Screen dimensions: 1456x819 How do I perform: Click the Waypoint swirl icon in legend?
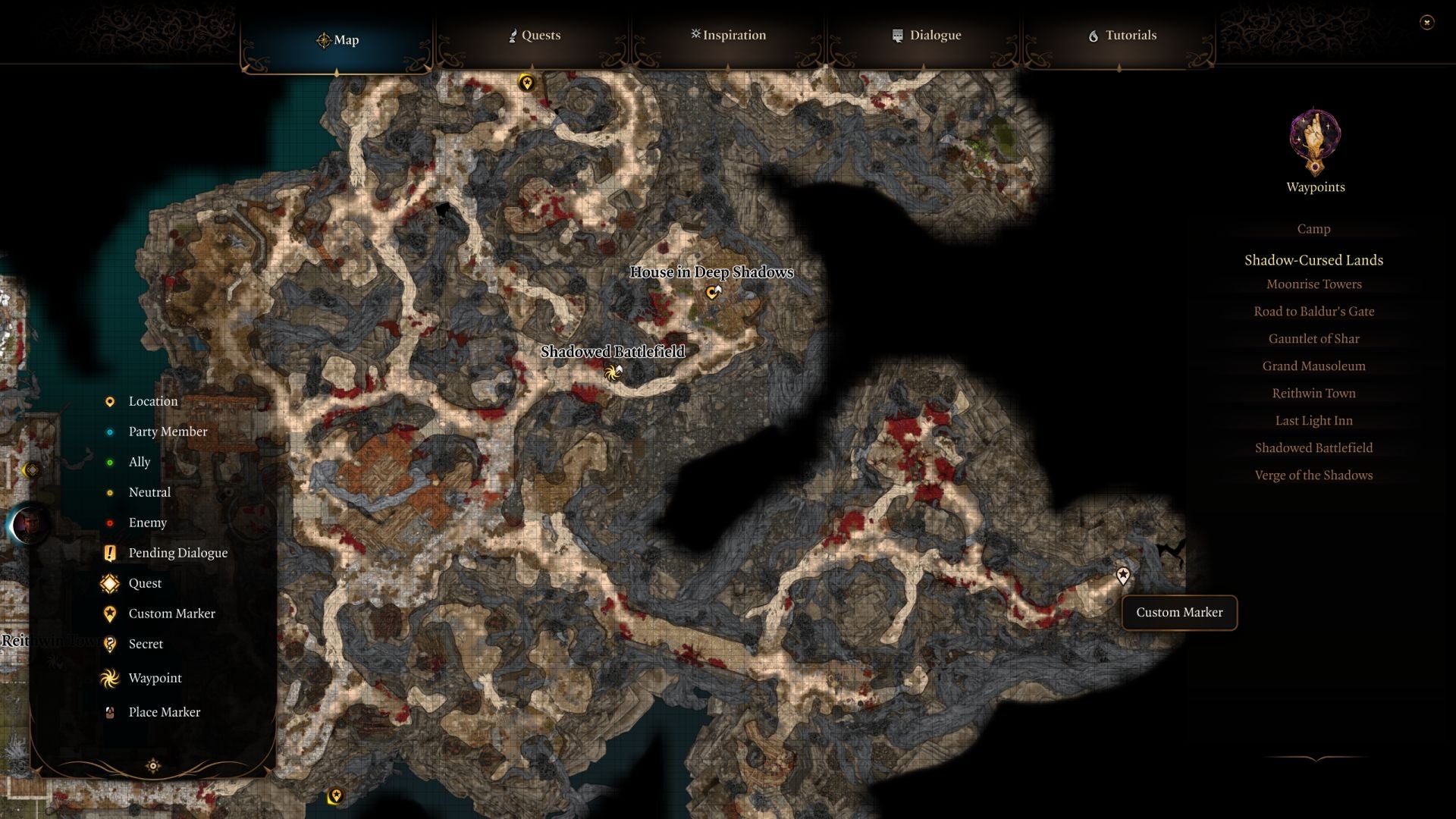pyautogui.click(x=109, y=678)
